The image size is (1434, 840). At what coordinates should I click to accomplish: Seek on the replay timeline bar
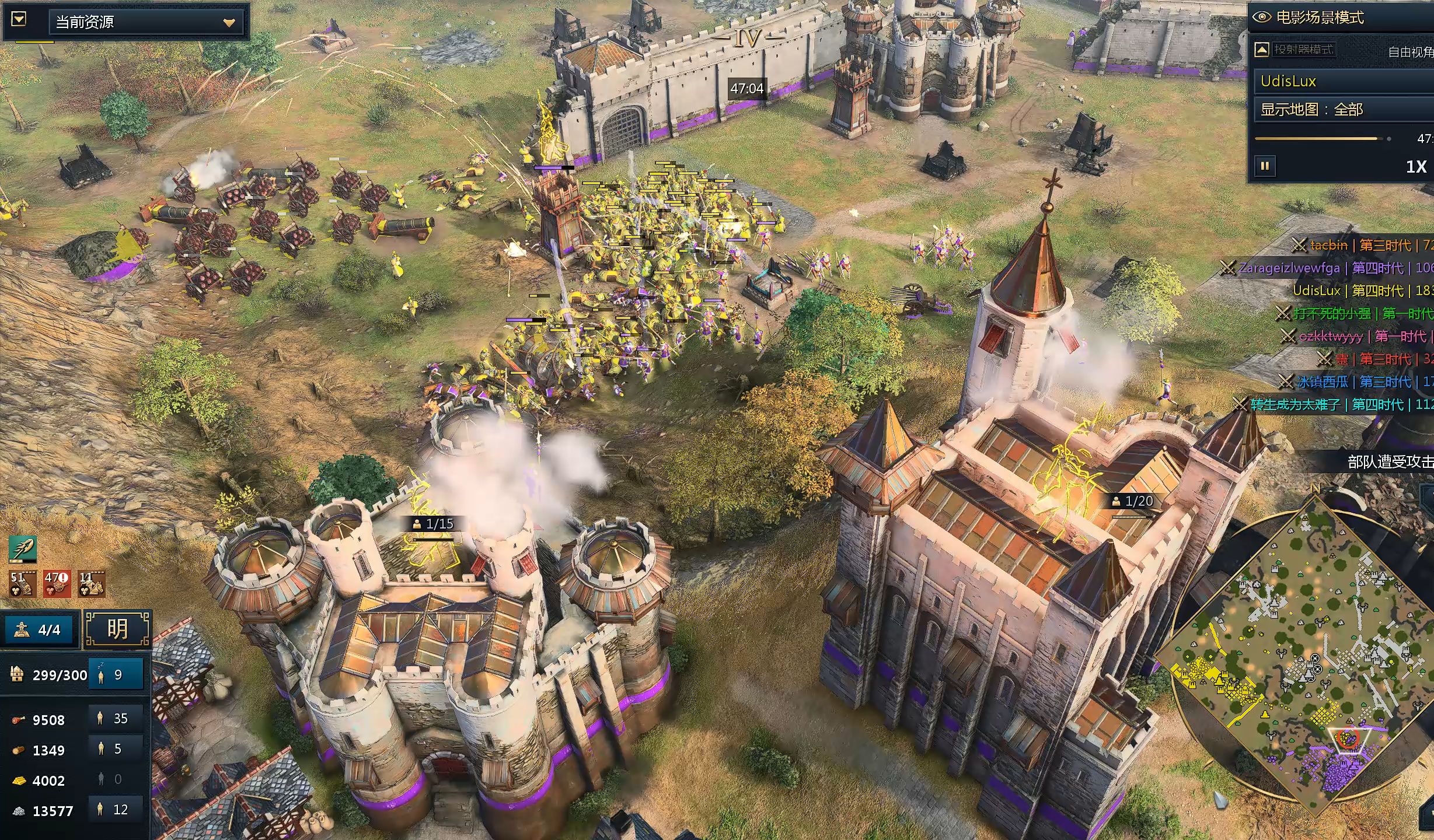(1319, 139)
